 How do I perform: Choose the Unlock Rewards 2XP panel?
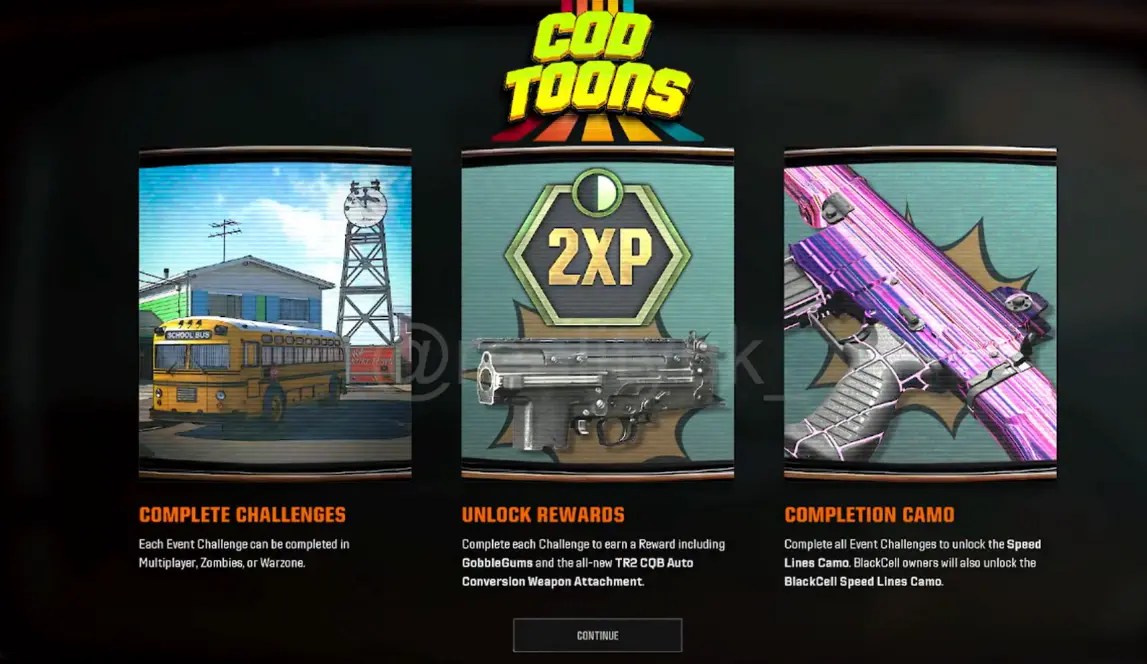pyautogui.click(x=597, y=313)
